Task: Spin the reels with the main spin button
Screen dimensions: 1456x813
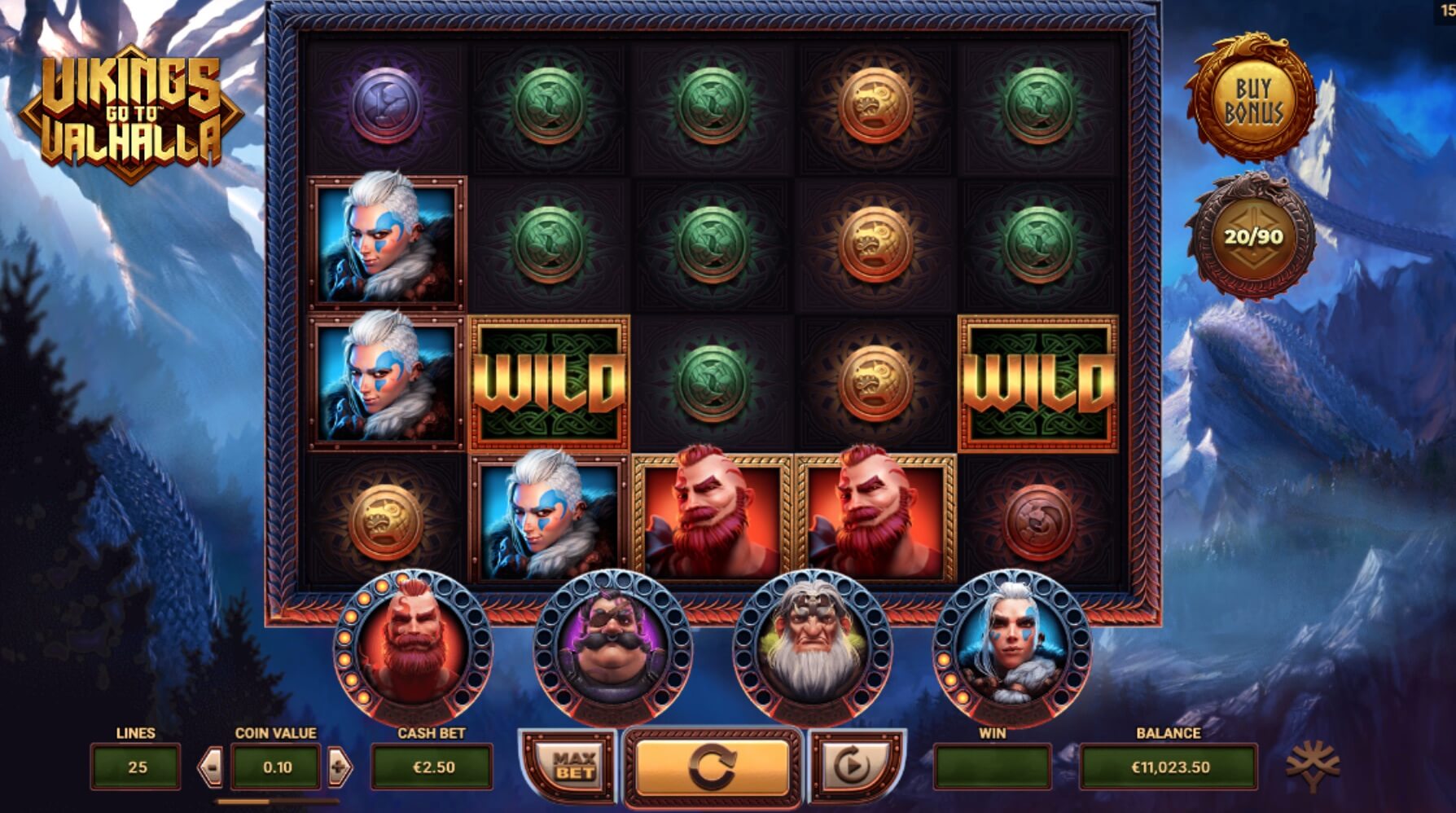Action: [712, 767]
